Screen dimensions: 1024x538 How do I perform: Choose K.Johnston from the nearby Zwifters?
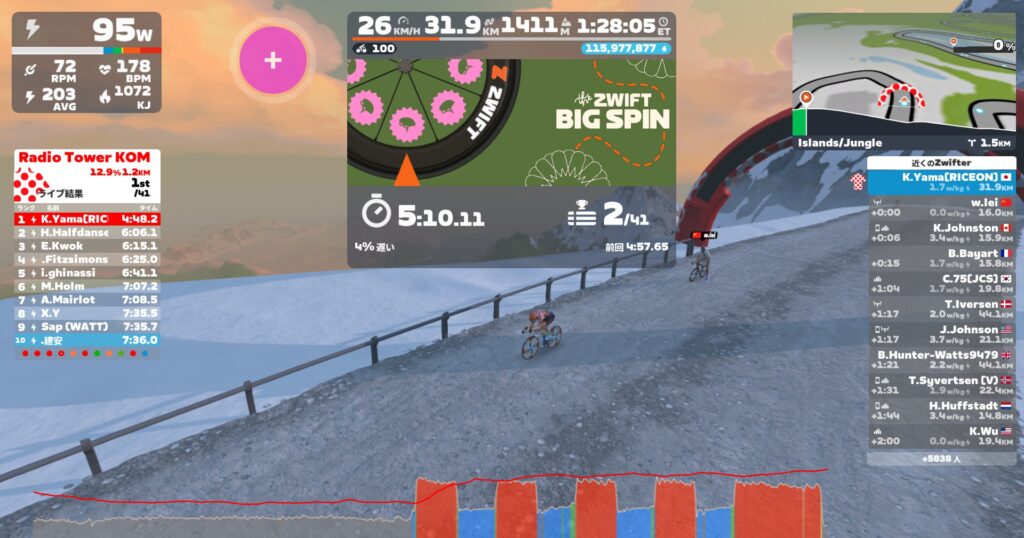[x=941, y=232]
